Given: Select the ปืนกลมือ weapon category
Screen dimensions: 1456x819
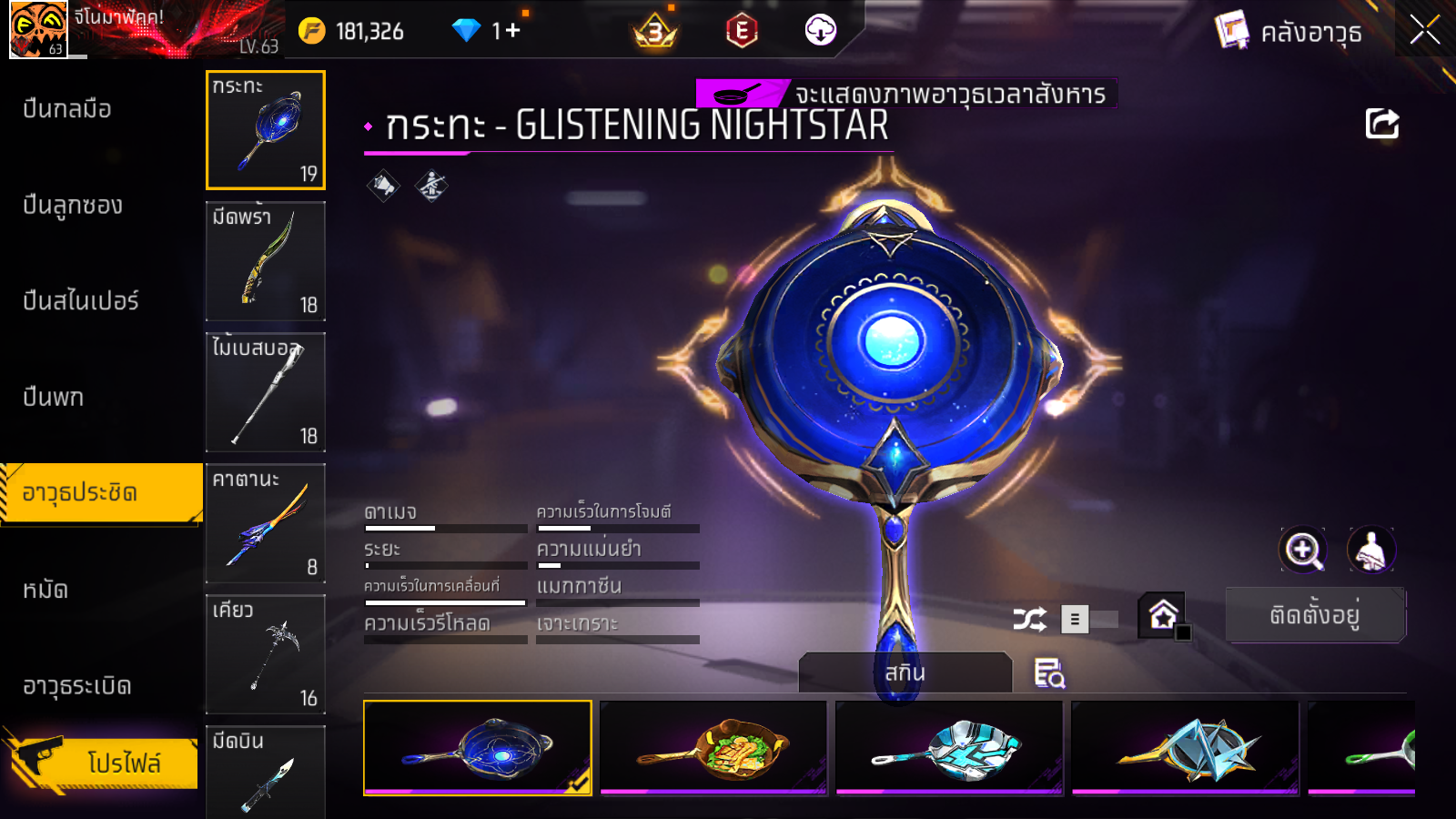Looking at the screenshot, I should 67,109.
